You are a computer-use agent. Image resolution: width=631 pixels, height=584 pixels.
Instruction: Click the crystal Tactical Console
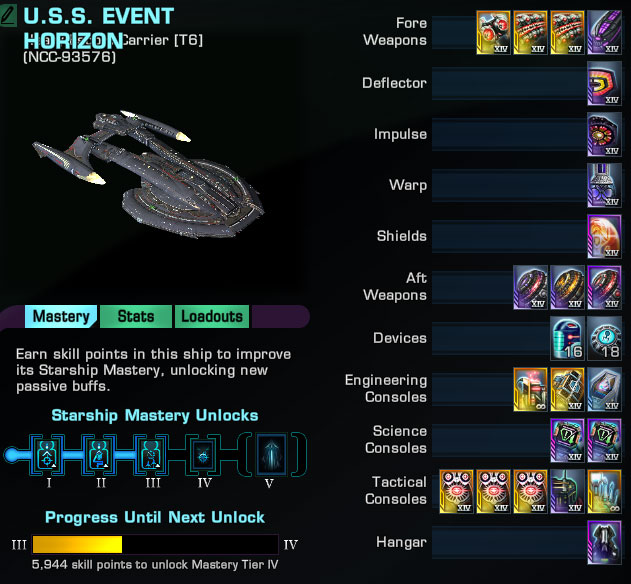[605, 491]
